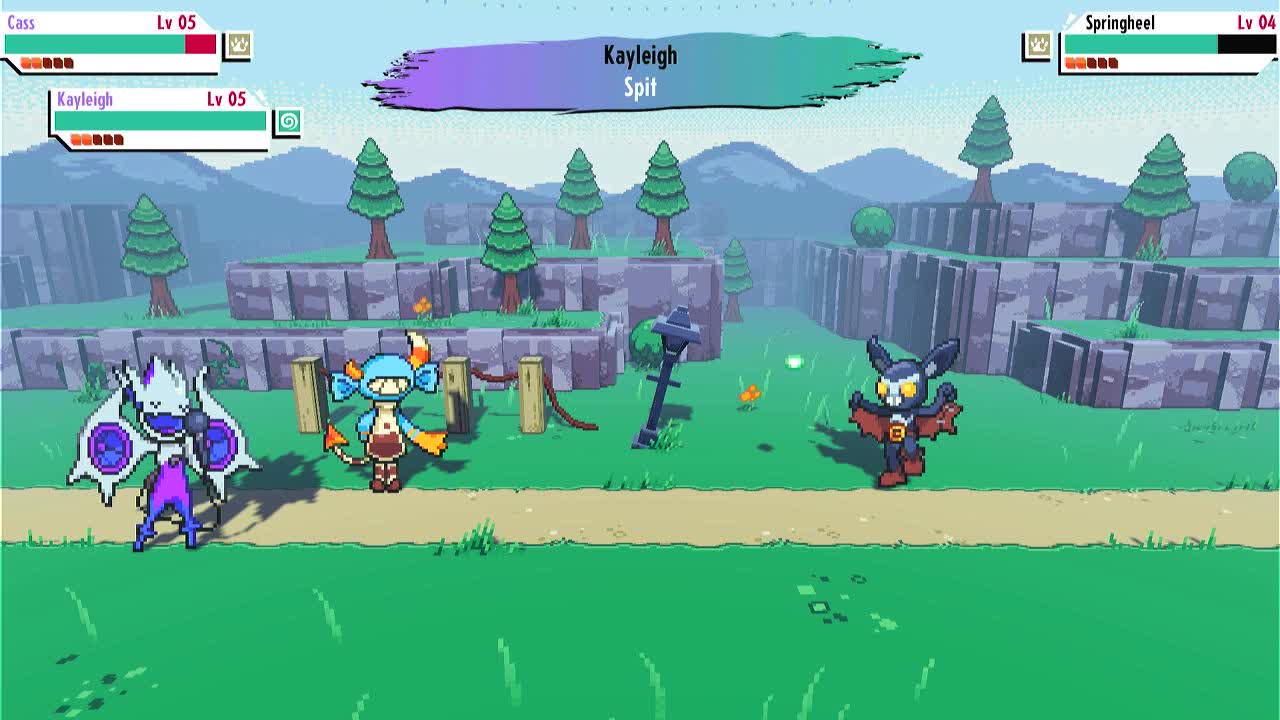1280x720 pixels.
Task: Click an orange AP pip under Springheel's bar
Action: click(x=1071, y=62)
